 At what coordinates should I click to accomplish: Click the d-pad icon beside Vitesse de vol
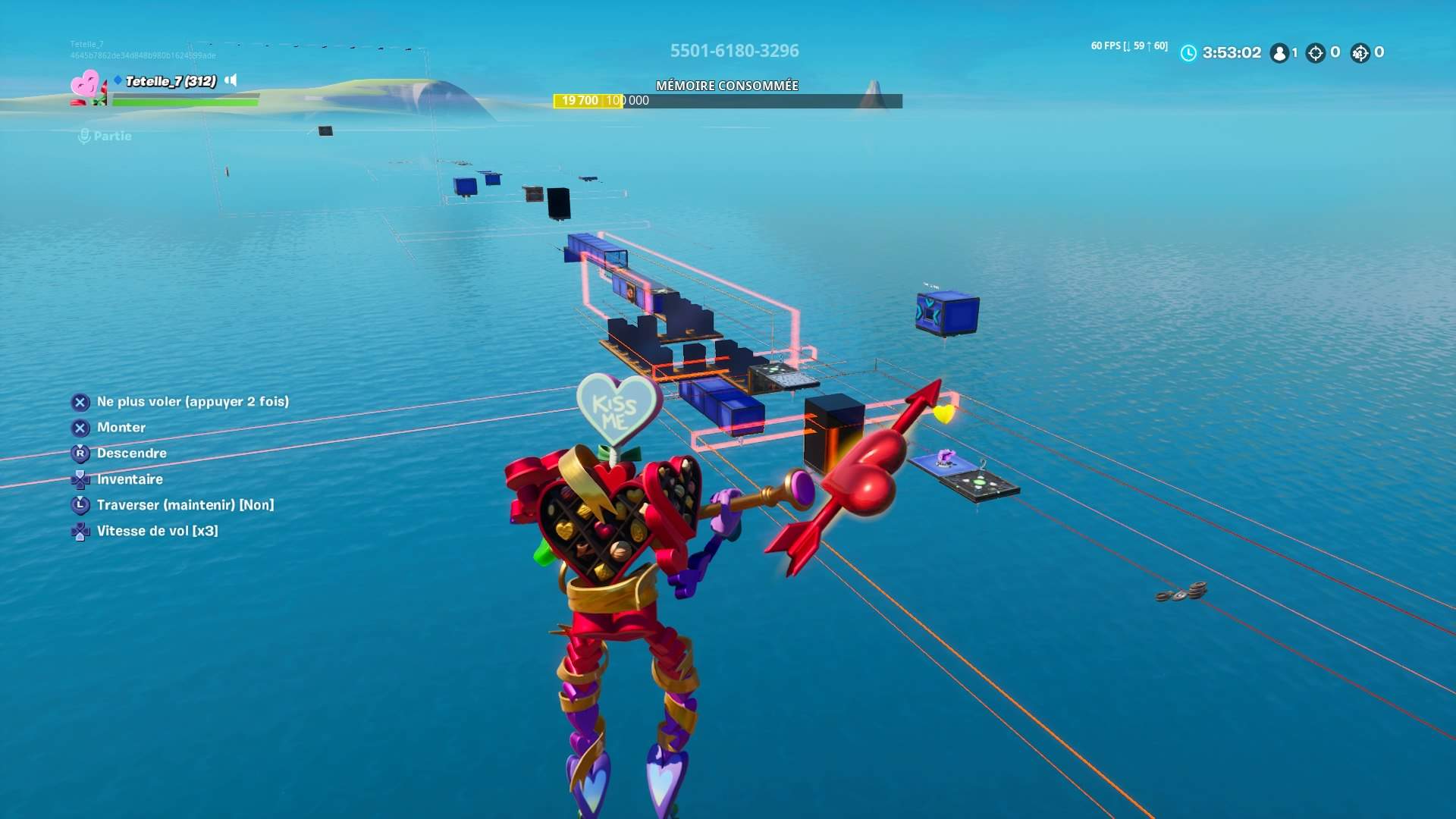[80, 531]
